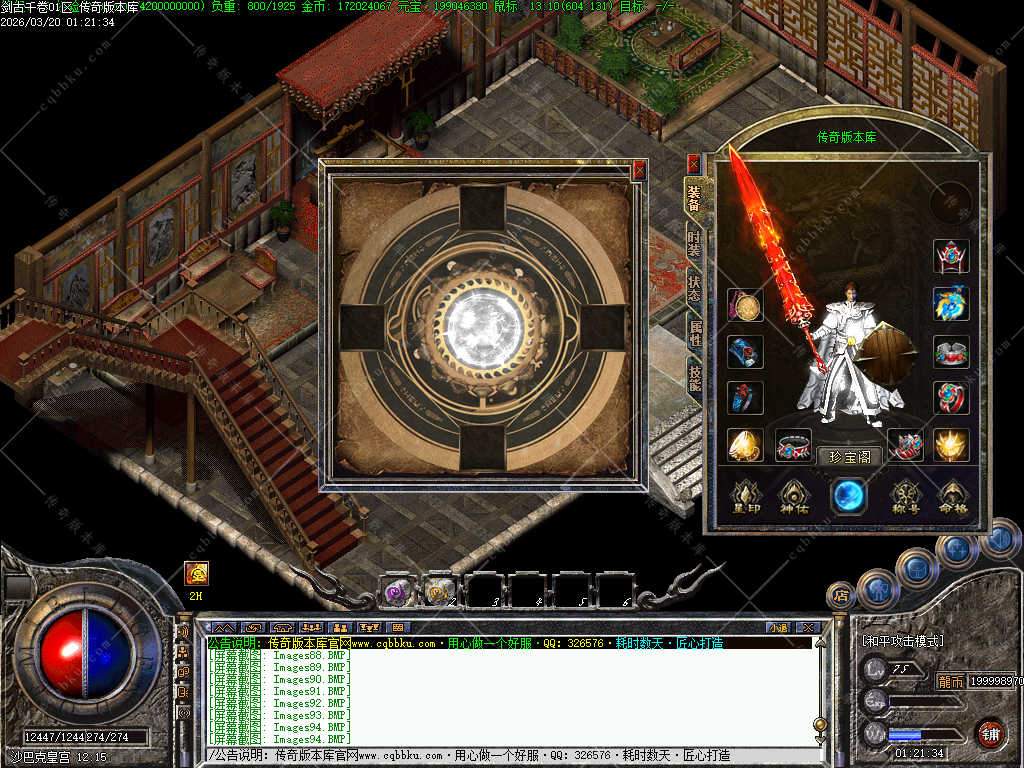Switch to the 时装 costume tab
The width and height of the screenshot is (1024, 768).
694,243
